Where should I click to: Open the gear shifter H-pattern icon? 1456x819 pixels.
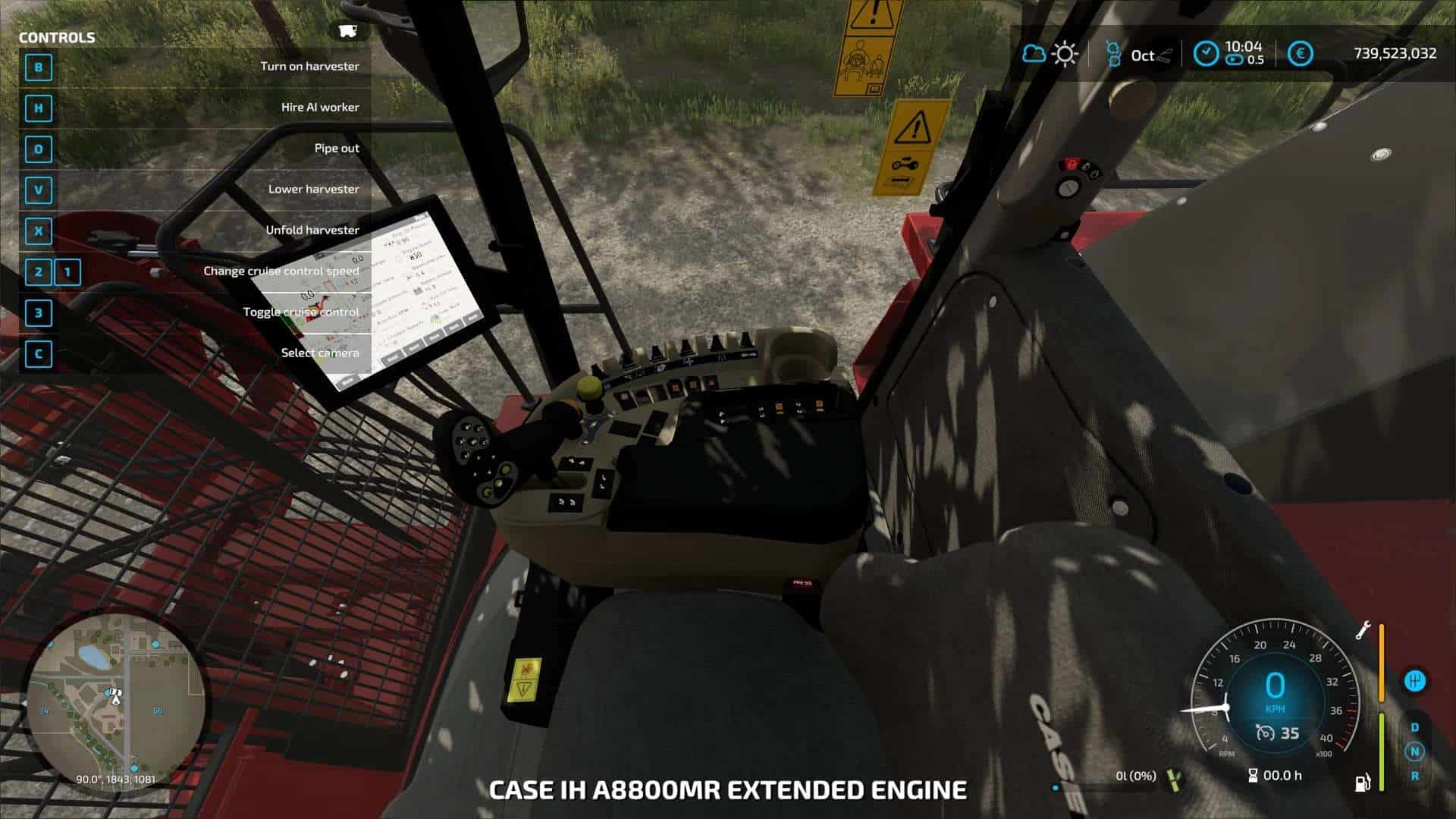point(1414,682)
